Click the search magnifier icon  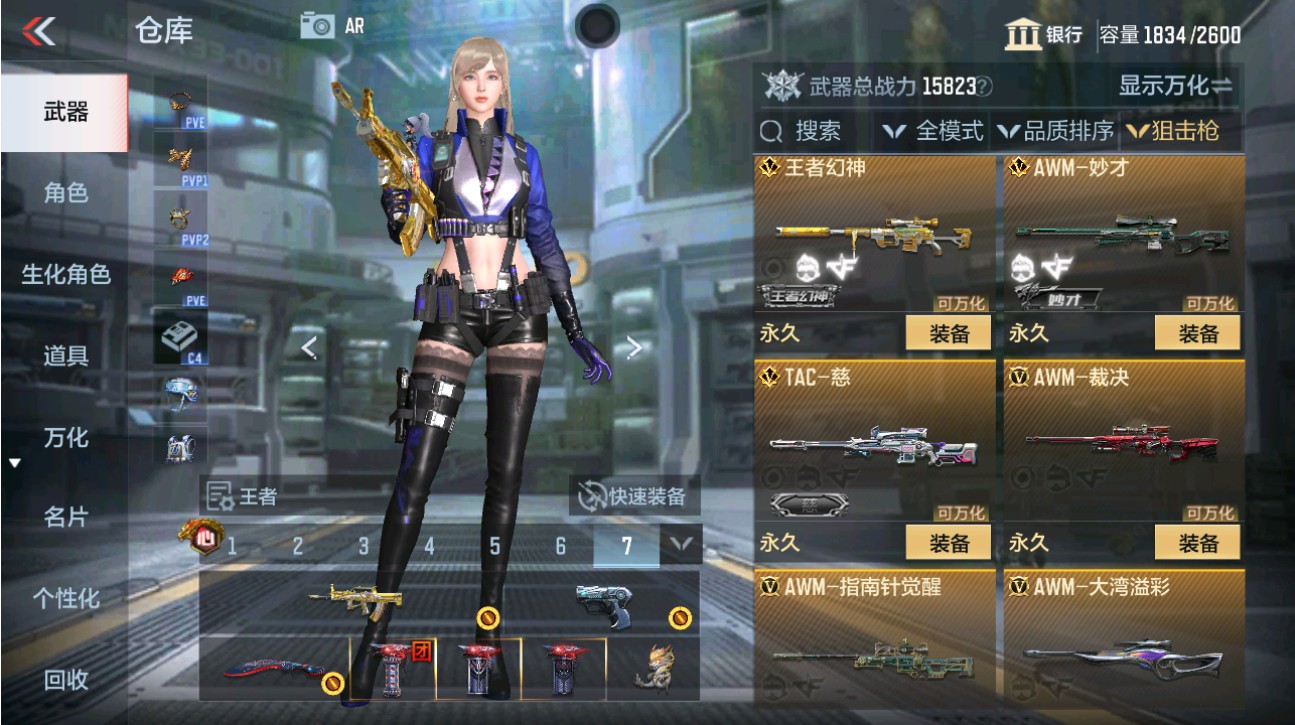pyautogui.click(x=770, y=130)
